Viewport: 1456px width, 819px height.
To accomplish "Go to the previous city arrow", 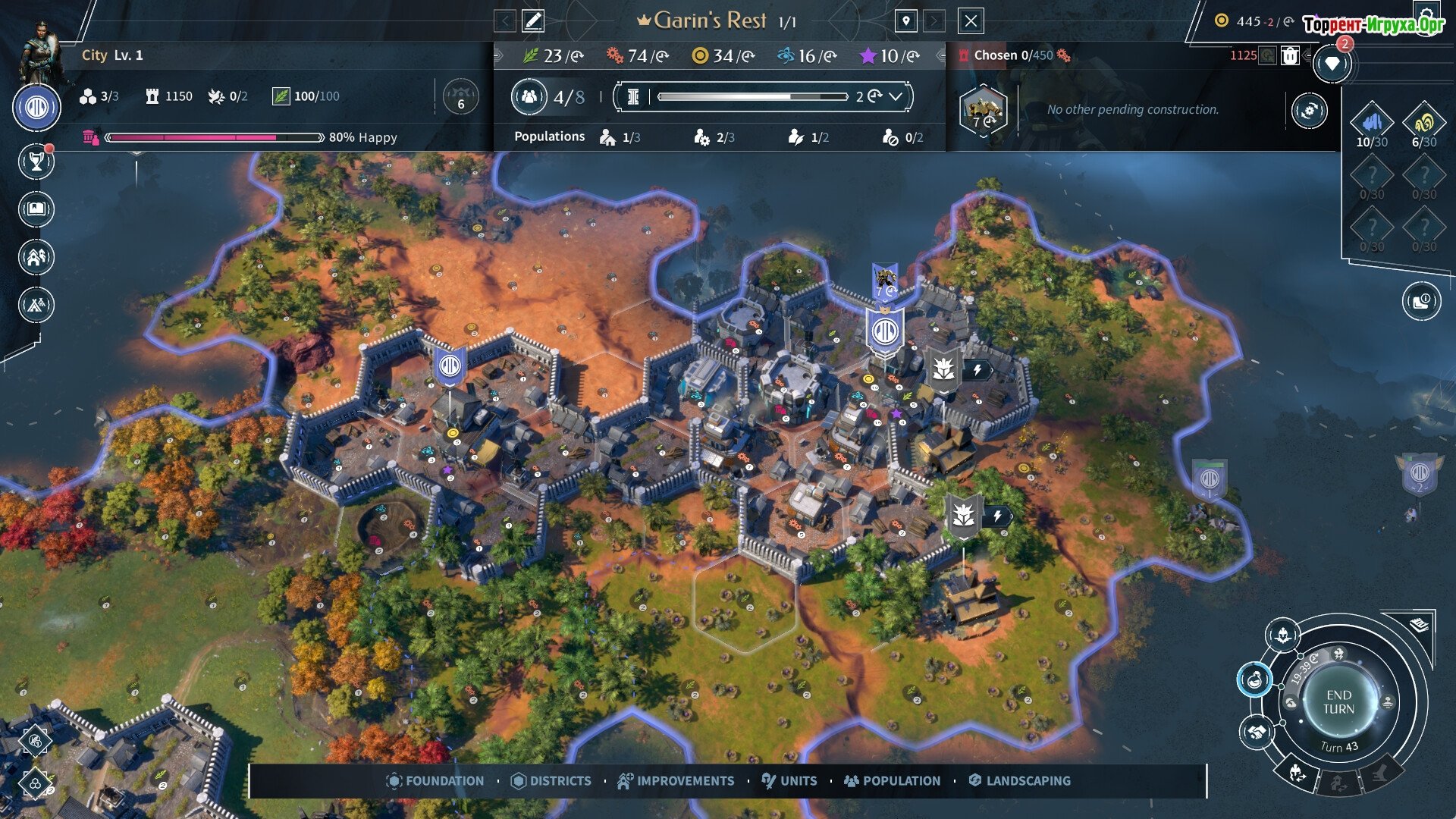I will point(504,21).
